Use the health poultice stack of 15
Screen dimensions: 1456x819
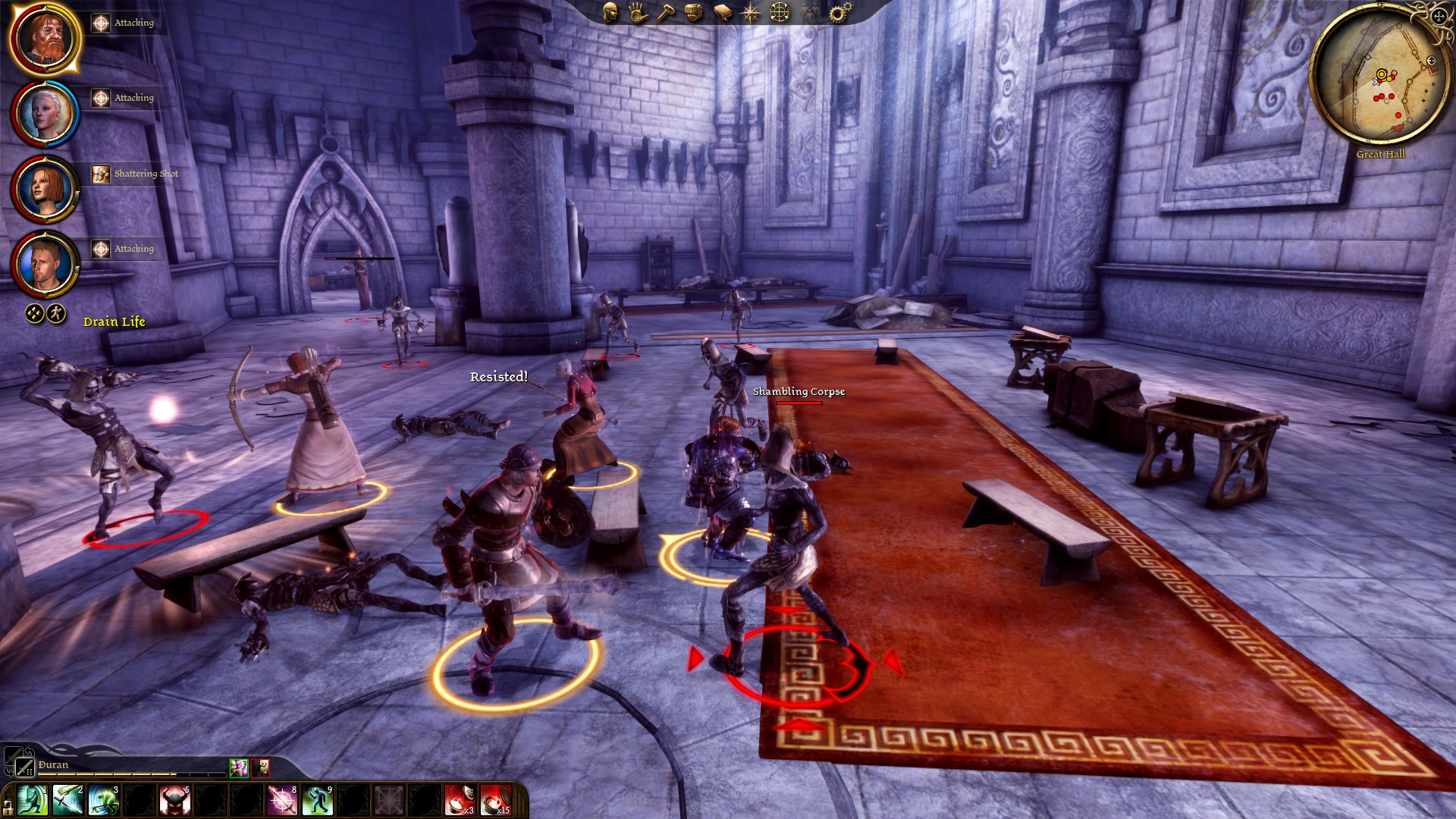click(x=496, y=801)
